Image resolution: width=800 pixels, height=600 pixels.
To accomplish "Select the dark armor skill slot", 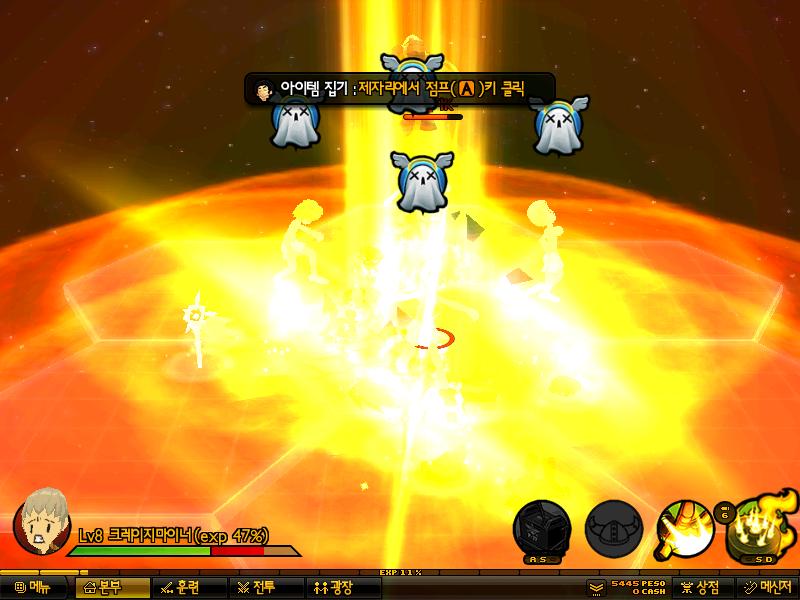I will (541, 526).
